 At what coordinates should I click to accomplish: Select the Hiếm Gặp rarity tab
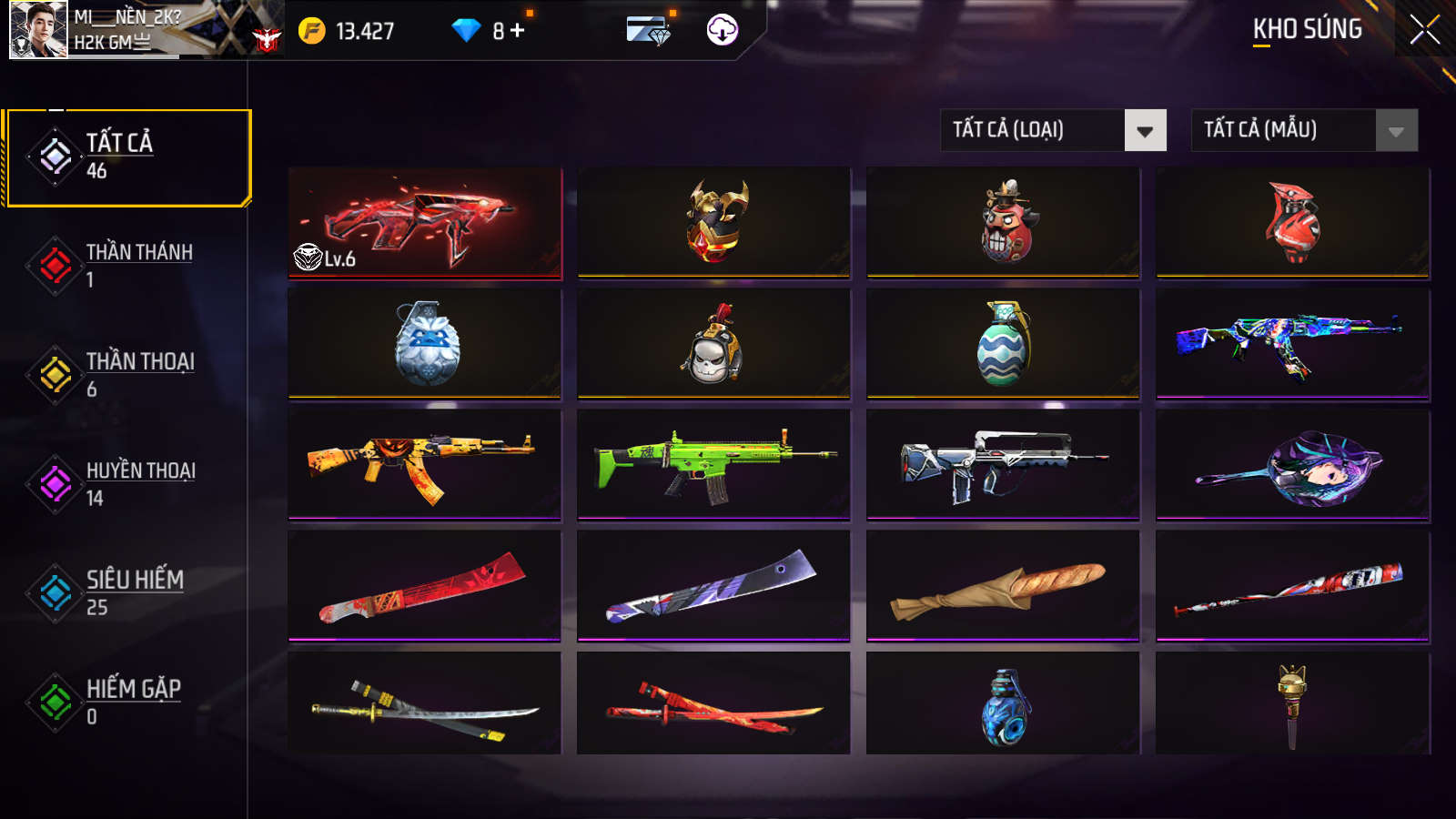[127, 703]
